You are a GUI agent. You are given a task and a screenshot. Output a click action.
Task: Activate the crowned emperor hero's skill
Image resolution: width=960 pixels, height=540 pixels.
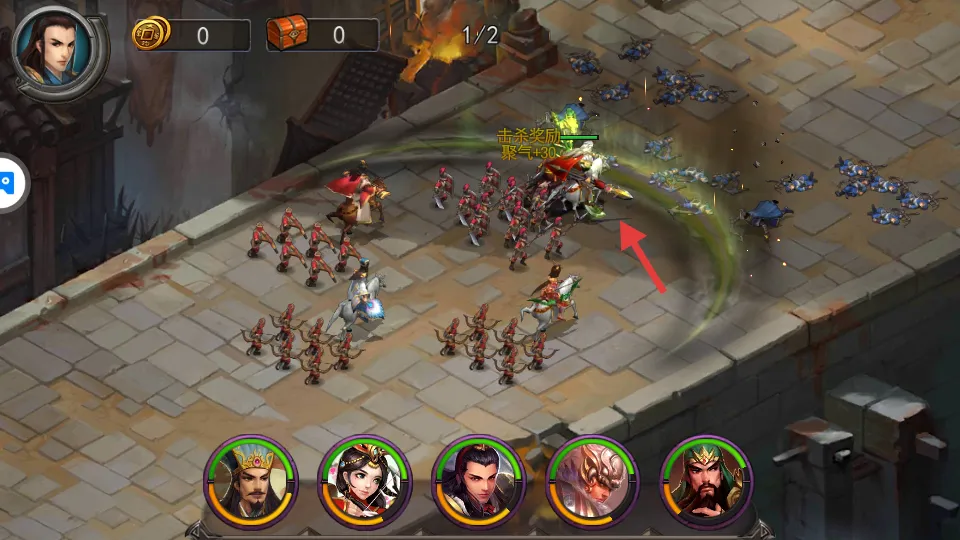pyautogui.click(x=252, y=482)
